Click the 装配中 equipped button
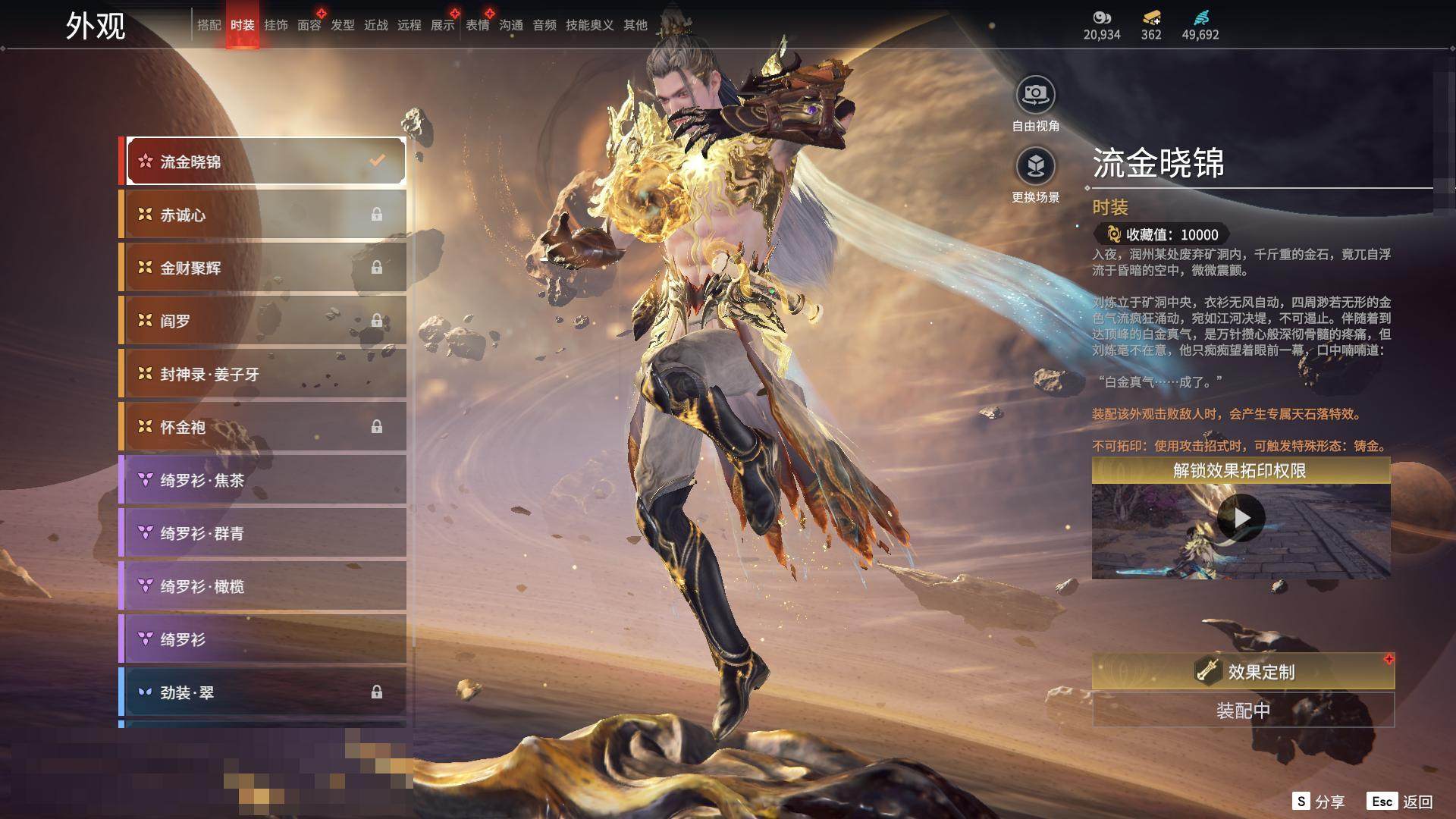Image resolution: width=1456 pixels, height=819 pixels. tap(1243, 711)
